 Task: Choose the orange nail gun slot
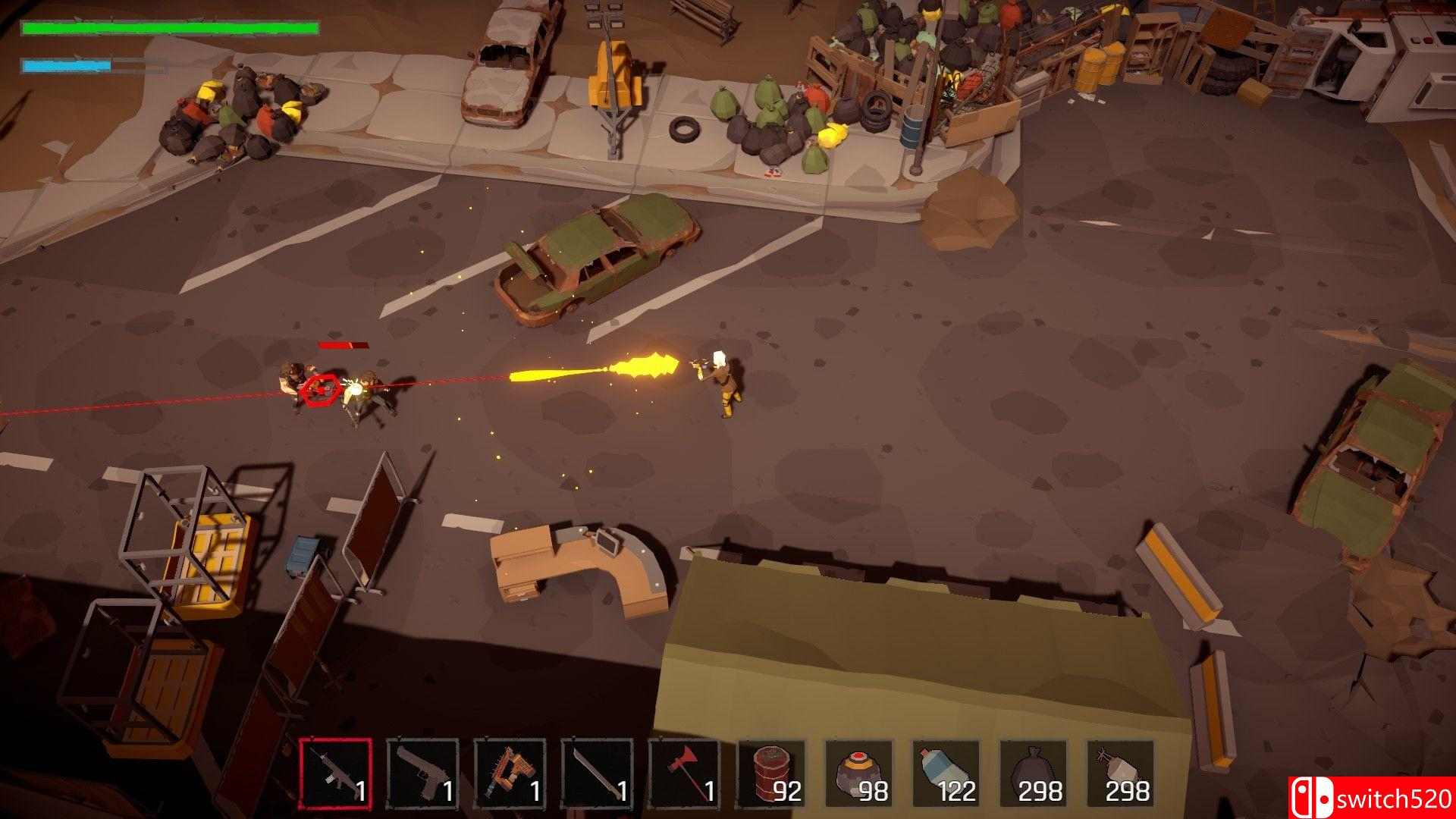pos(510,773)
